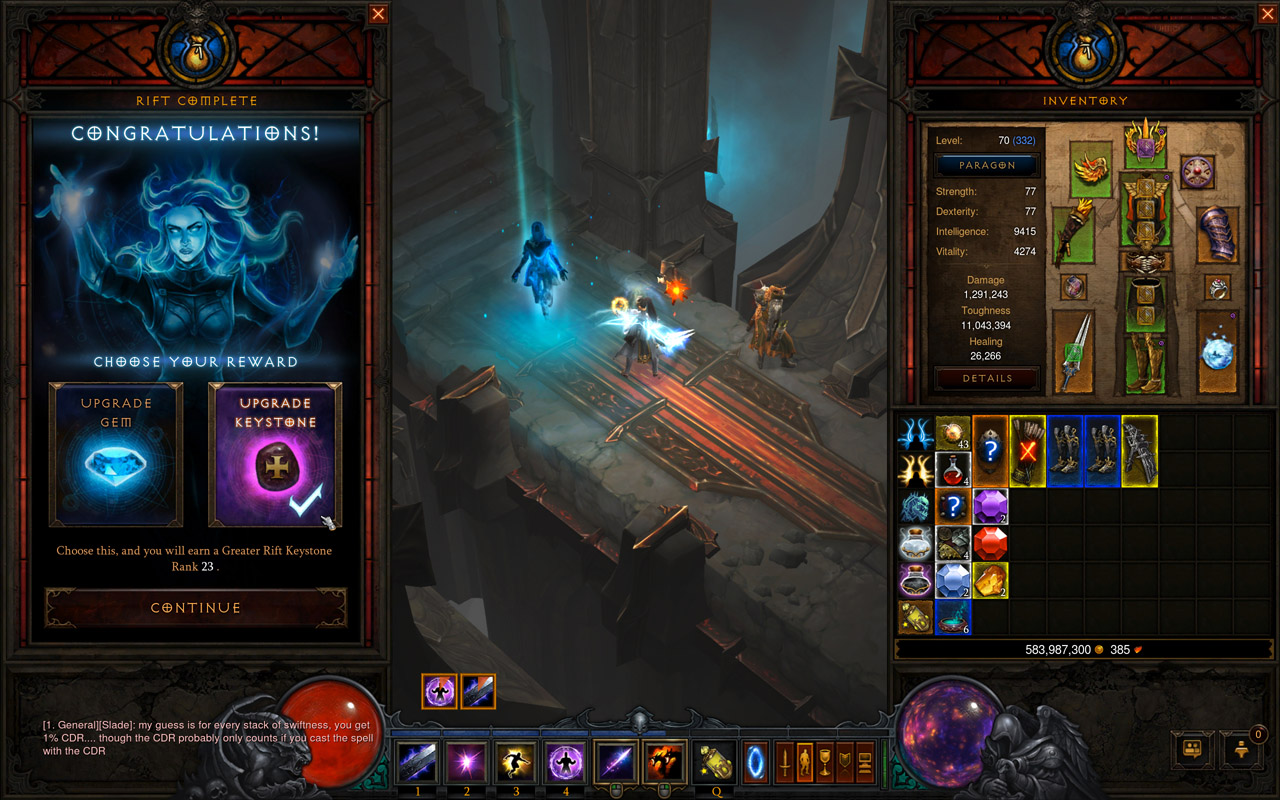1280x800 pixels.
Task: Show character stat Details
Action: [988, 378]
